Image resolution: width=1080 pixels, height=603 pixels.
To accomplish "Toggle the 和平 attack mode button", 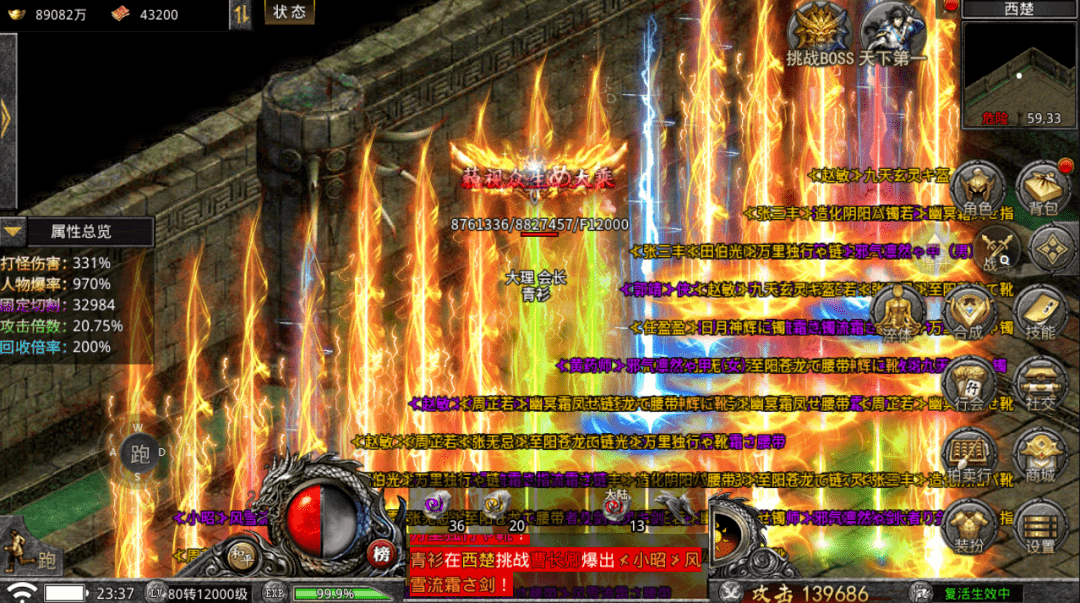I will [x=240, y=557].
